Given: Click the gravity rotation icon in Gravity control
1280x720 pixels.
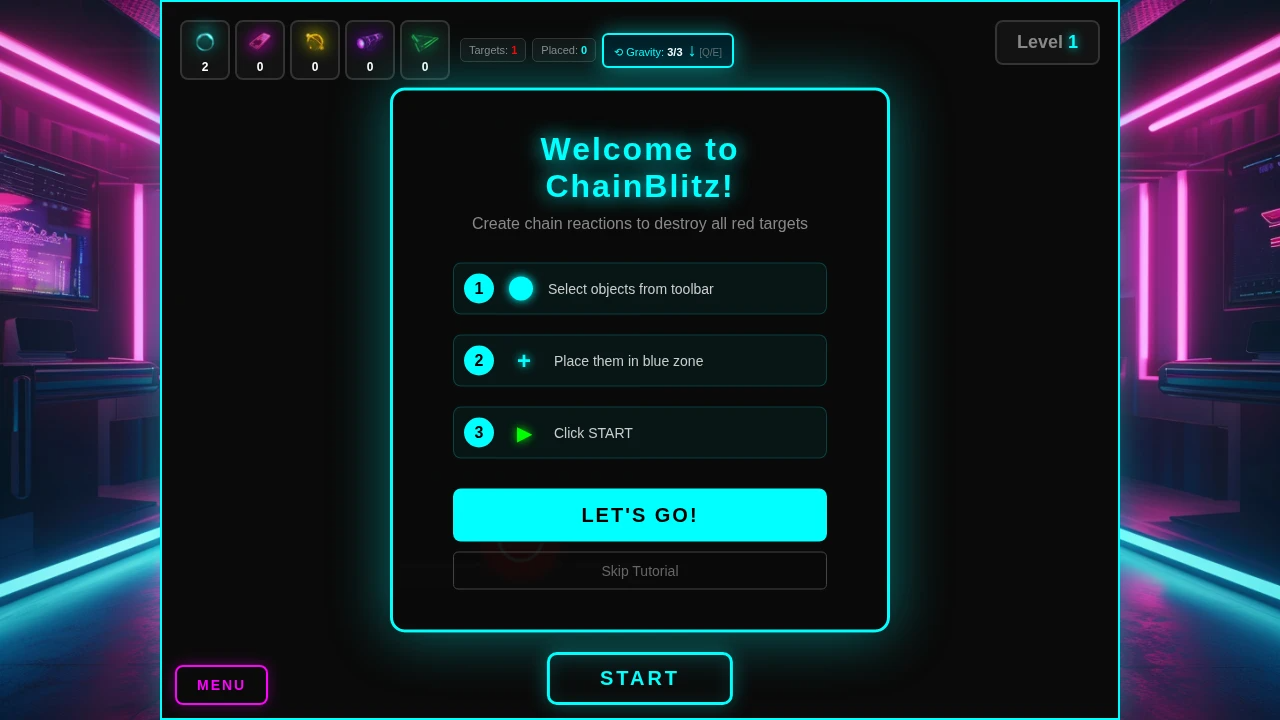Looking at the screenshot, I should pyautogui.click(x=618, y=52).
